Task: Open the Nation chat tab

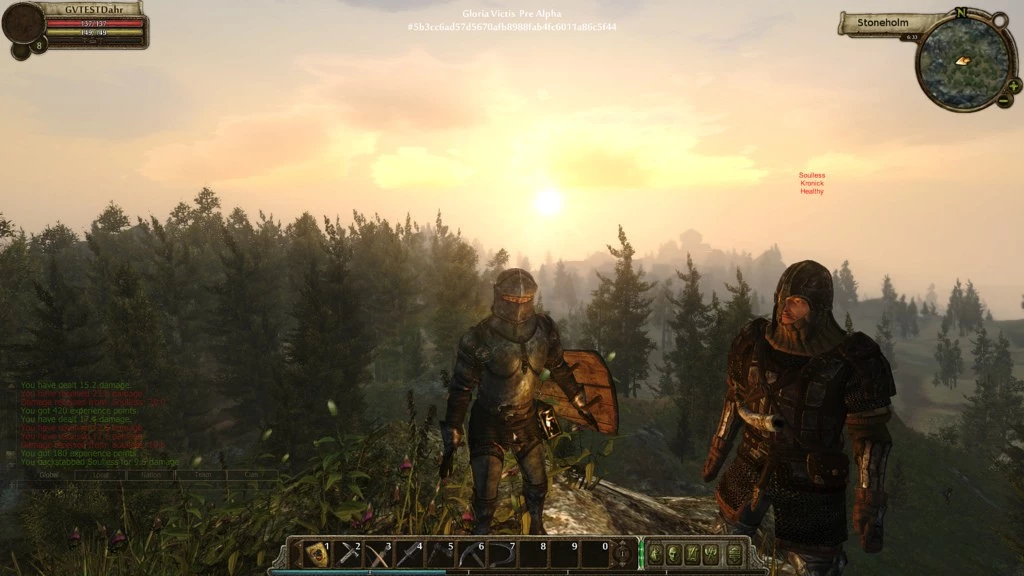Action: (151, 475)
